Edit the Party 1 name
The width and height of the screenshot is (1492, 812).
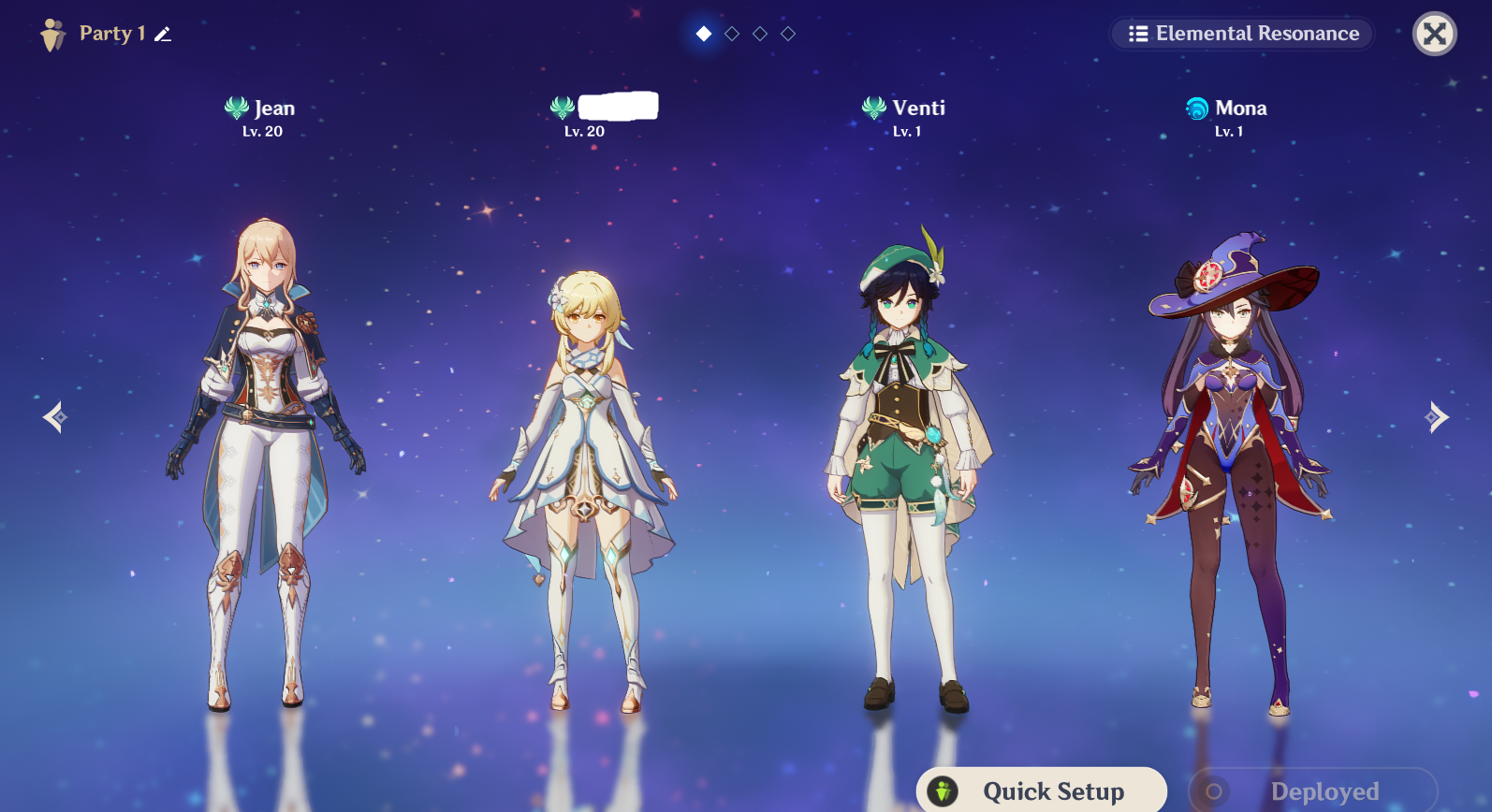(x=163, y=35)
